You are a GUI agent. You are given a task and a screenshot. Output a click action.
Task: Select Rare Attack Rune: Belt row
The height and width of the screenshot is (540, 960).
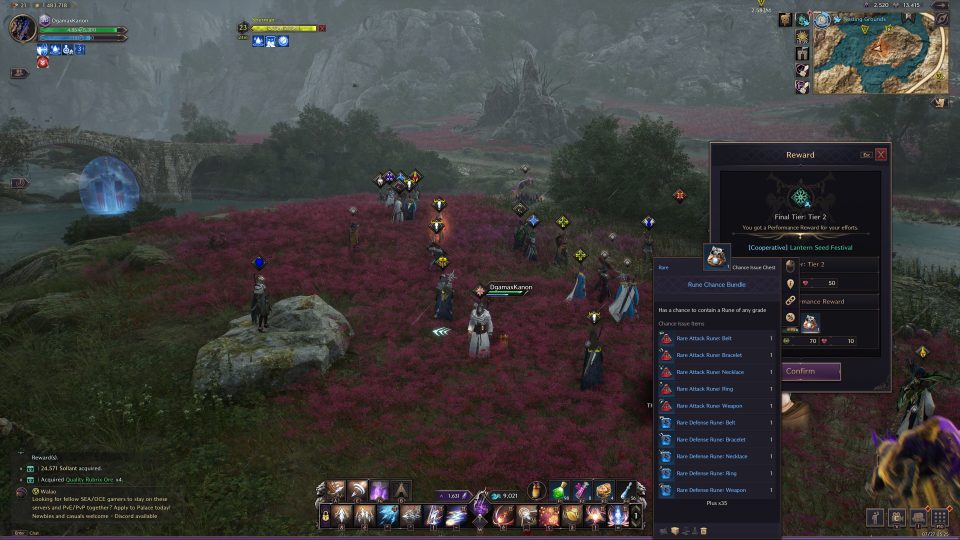click(716, 338)
